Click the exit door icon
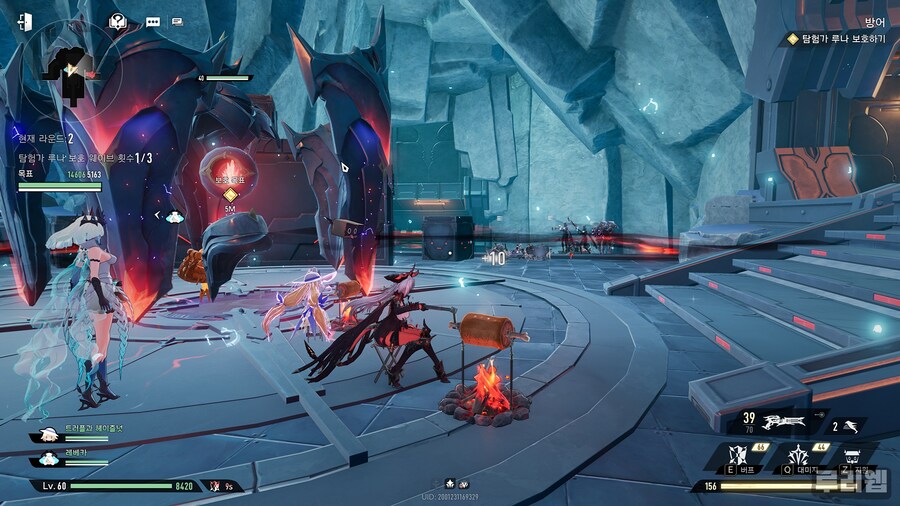This screenshot has height=506, width=900. click(x=24, y=21)
